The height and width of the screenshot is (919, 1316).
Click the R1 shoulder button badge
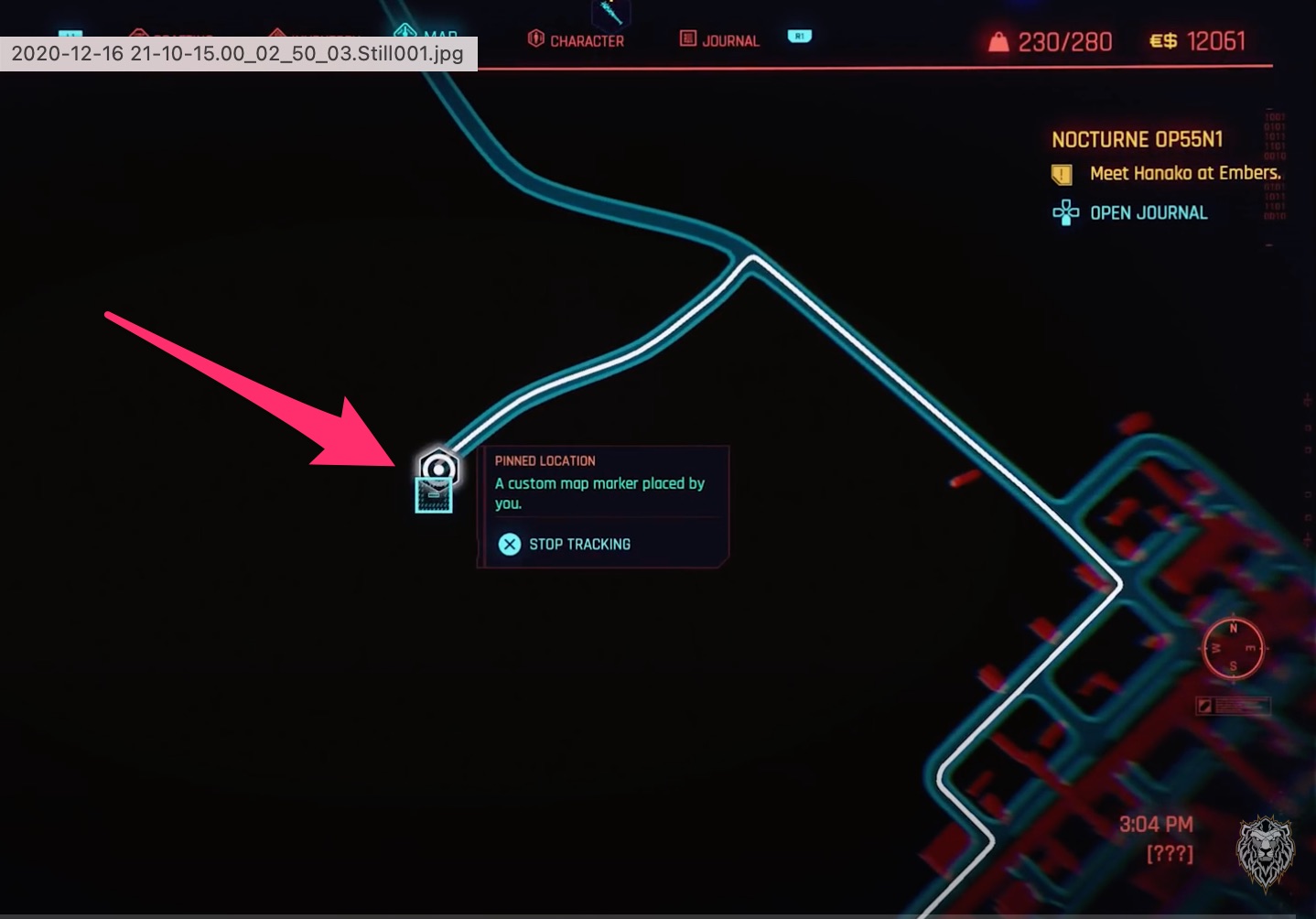800,36
